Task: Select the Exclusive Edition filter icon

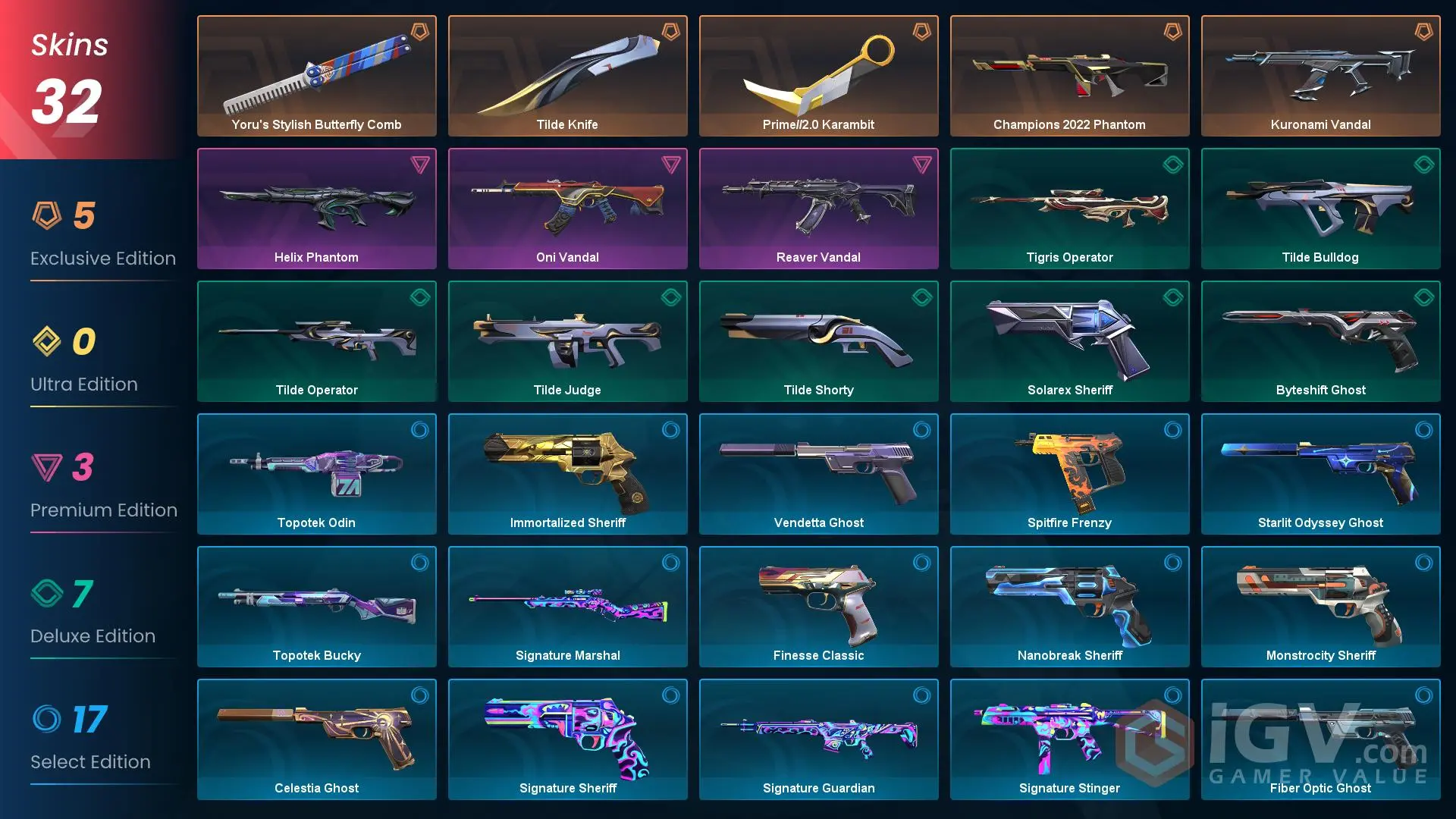Action: tap(47, 216)
